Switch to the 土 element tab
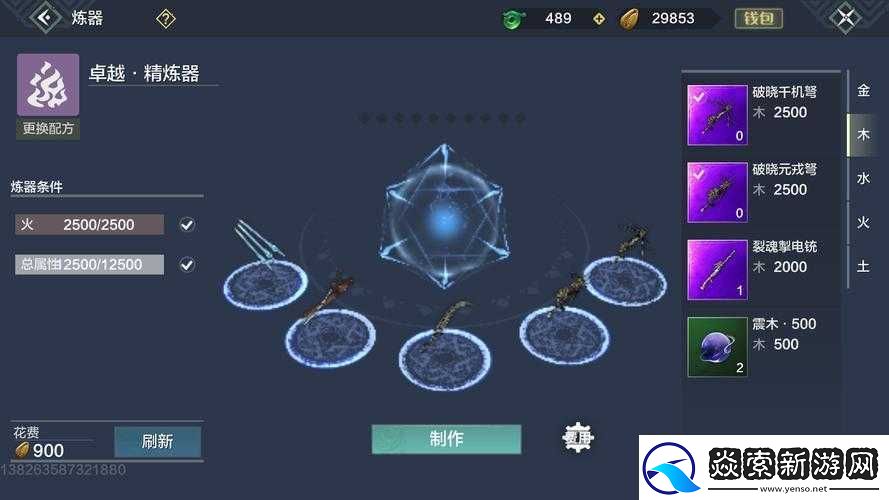 (x=863, y=266)
